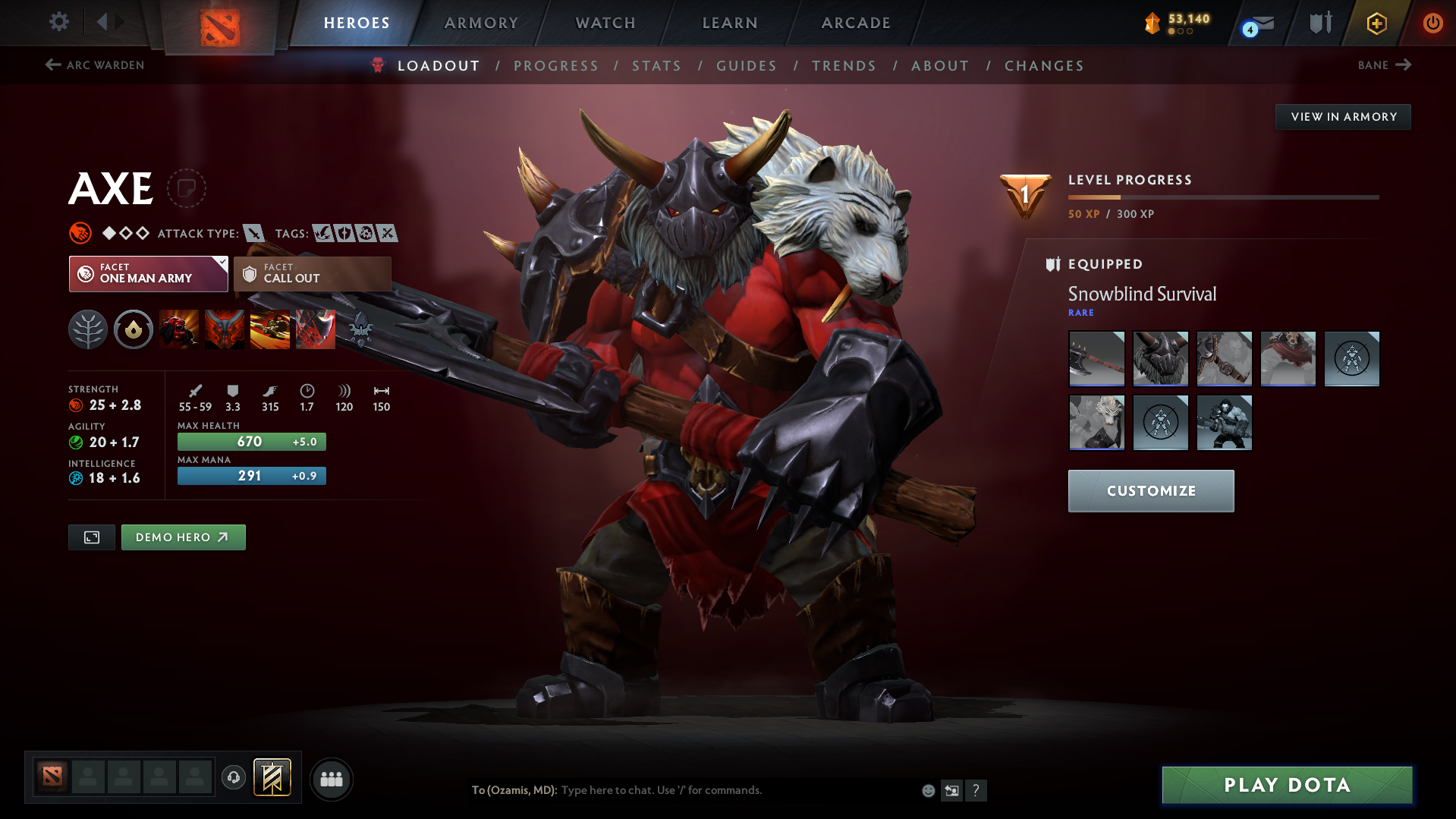Select the One Man Army facet

147,273
